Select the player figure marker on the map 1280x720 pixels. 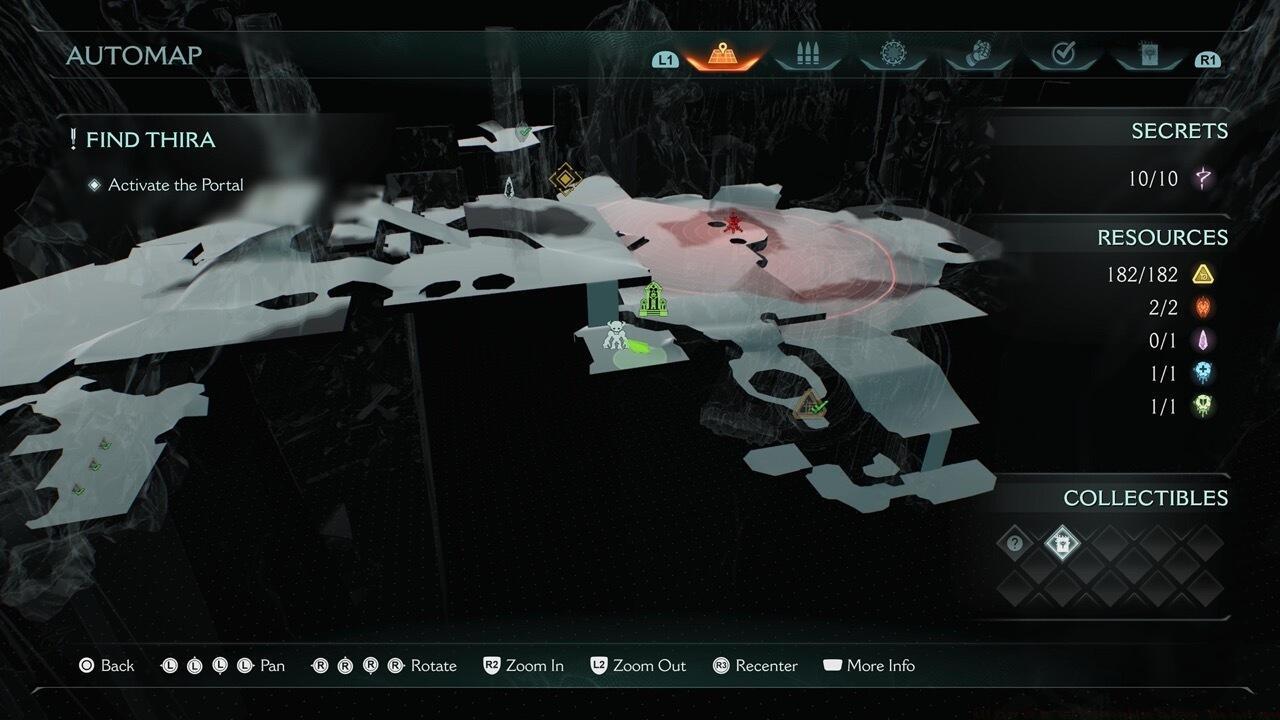616,336
